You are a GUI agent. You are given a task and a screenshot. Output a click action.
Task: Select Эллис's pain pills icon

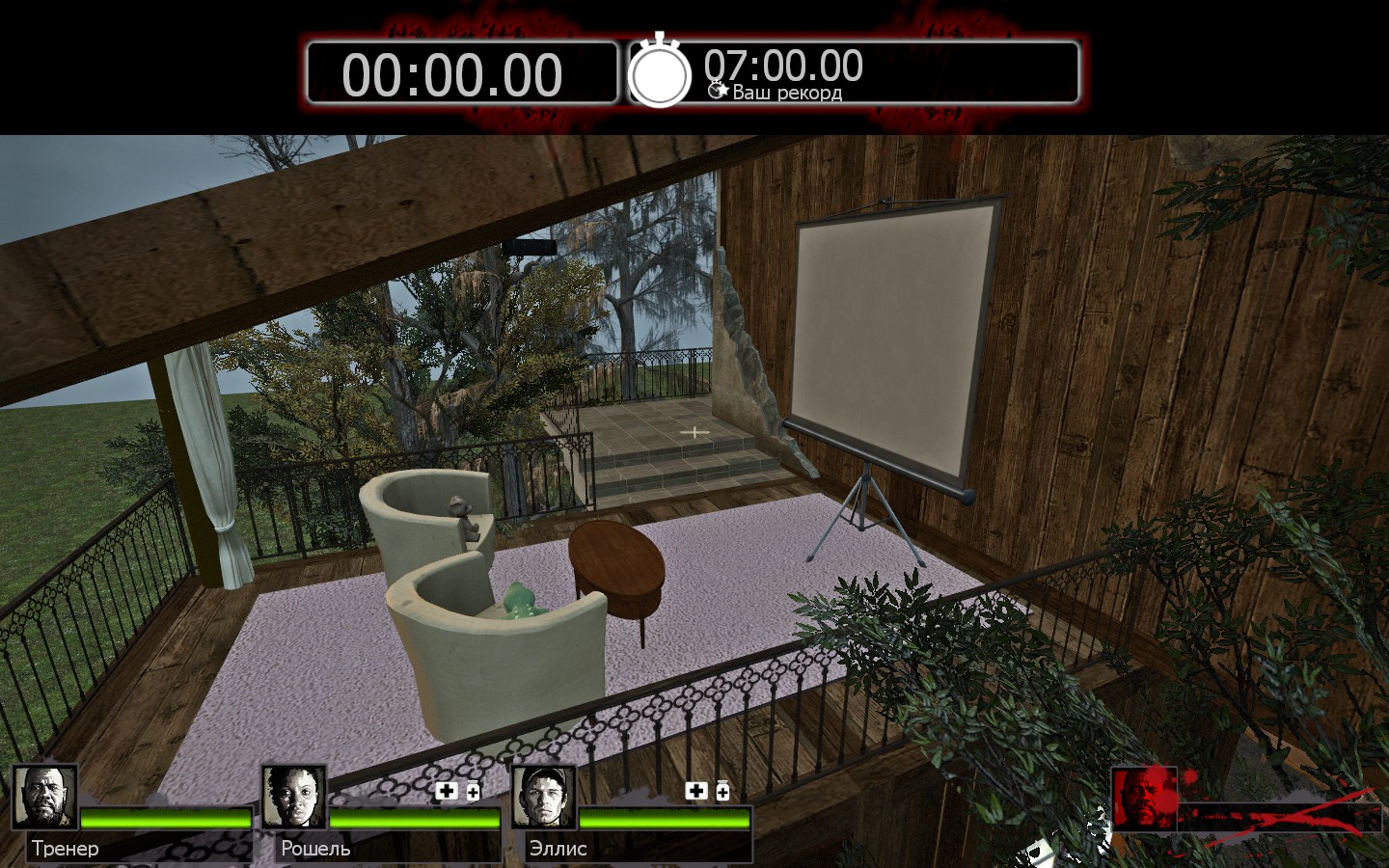tap(722, 791)
